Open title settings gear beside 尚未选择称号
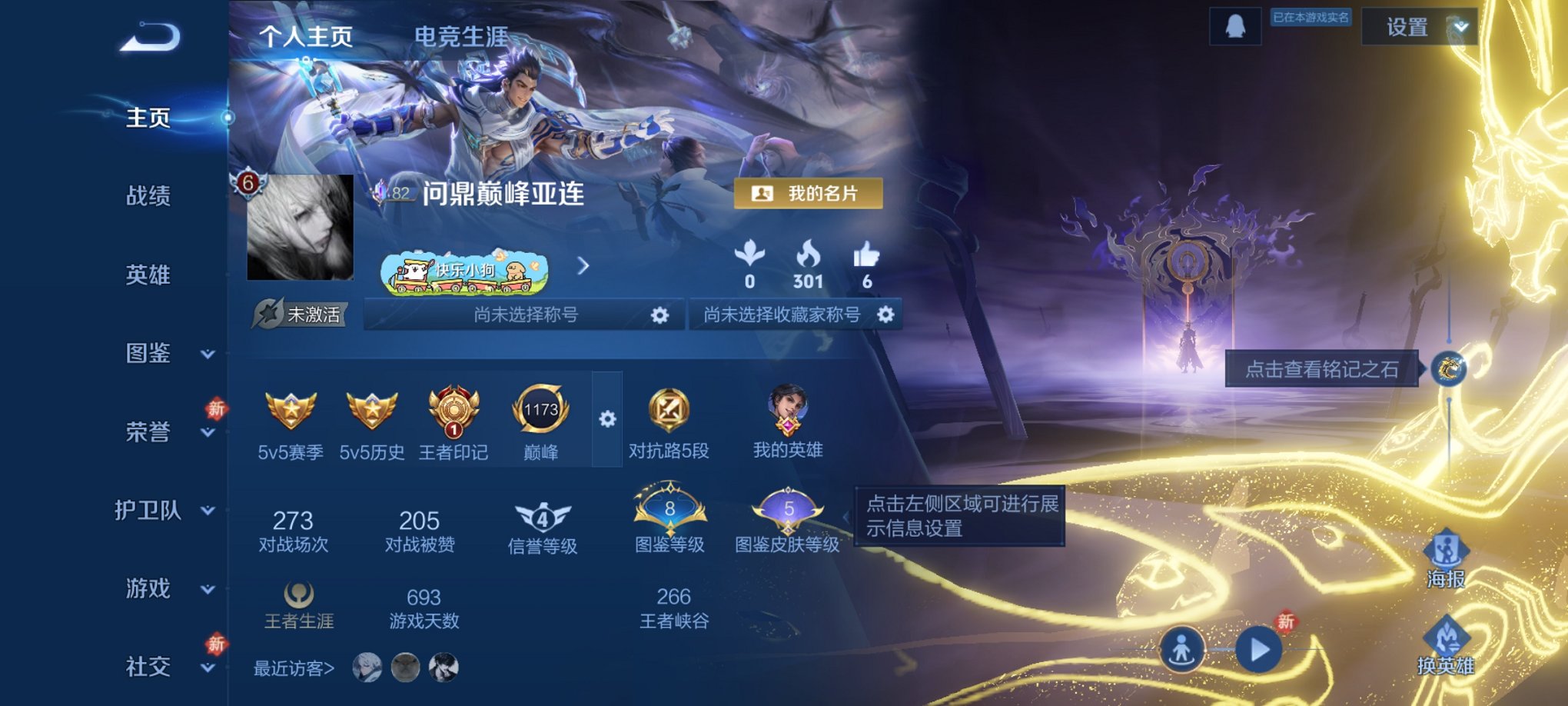The height and width of the screenshot is (706, 1568). click(659, 315)
